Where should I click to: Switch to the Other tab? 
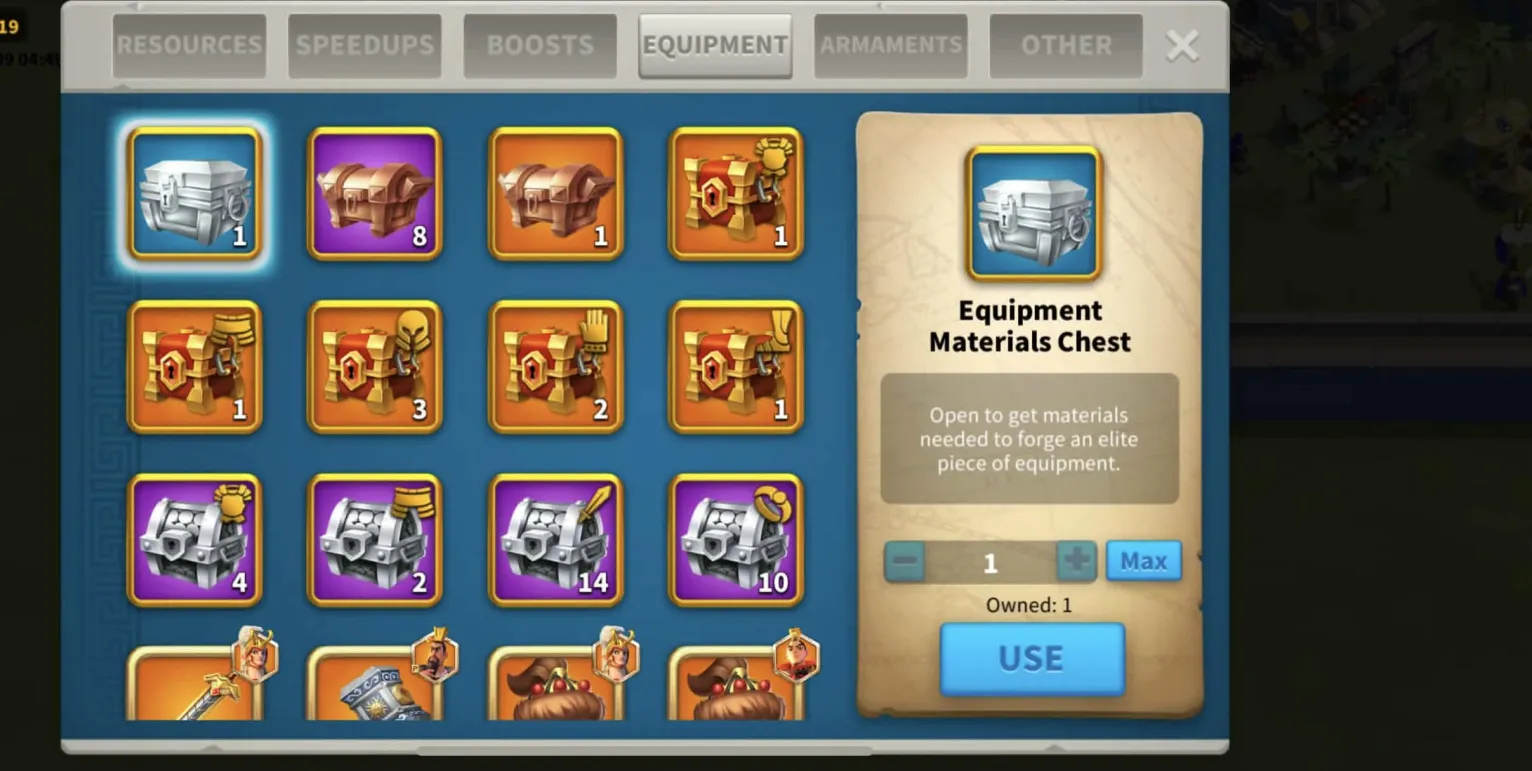[x=1066, y=45]
